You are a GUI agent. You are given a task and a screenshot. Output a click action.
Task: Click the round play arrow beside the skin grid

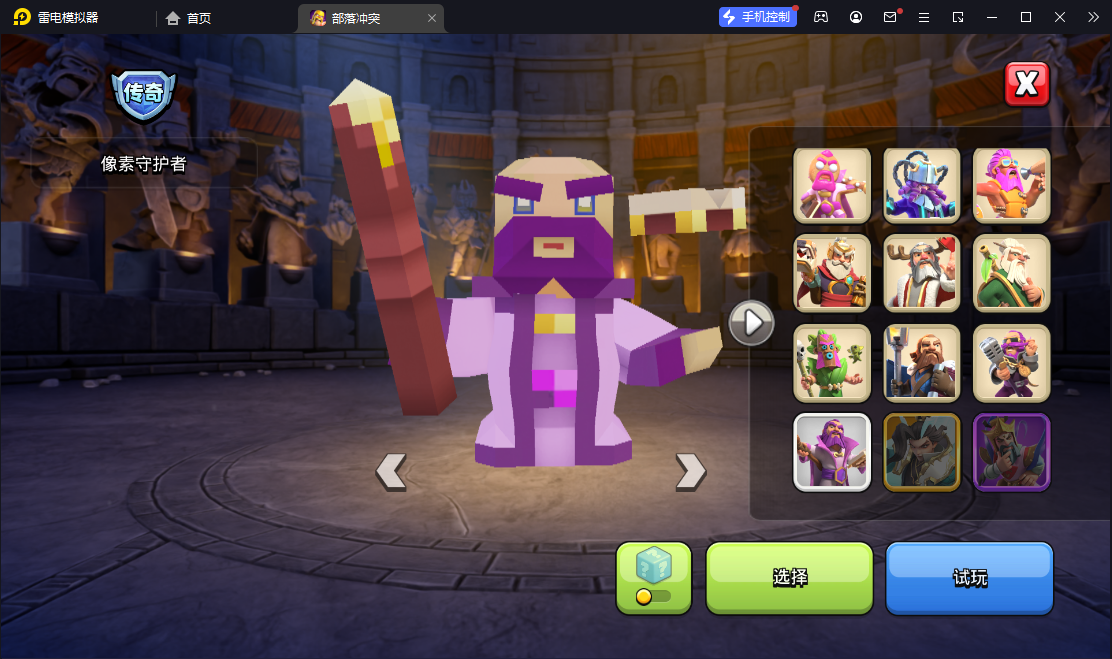click(752, 323)
